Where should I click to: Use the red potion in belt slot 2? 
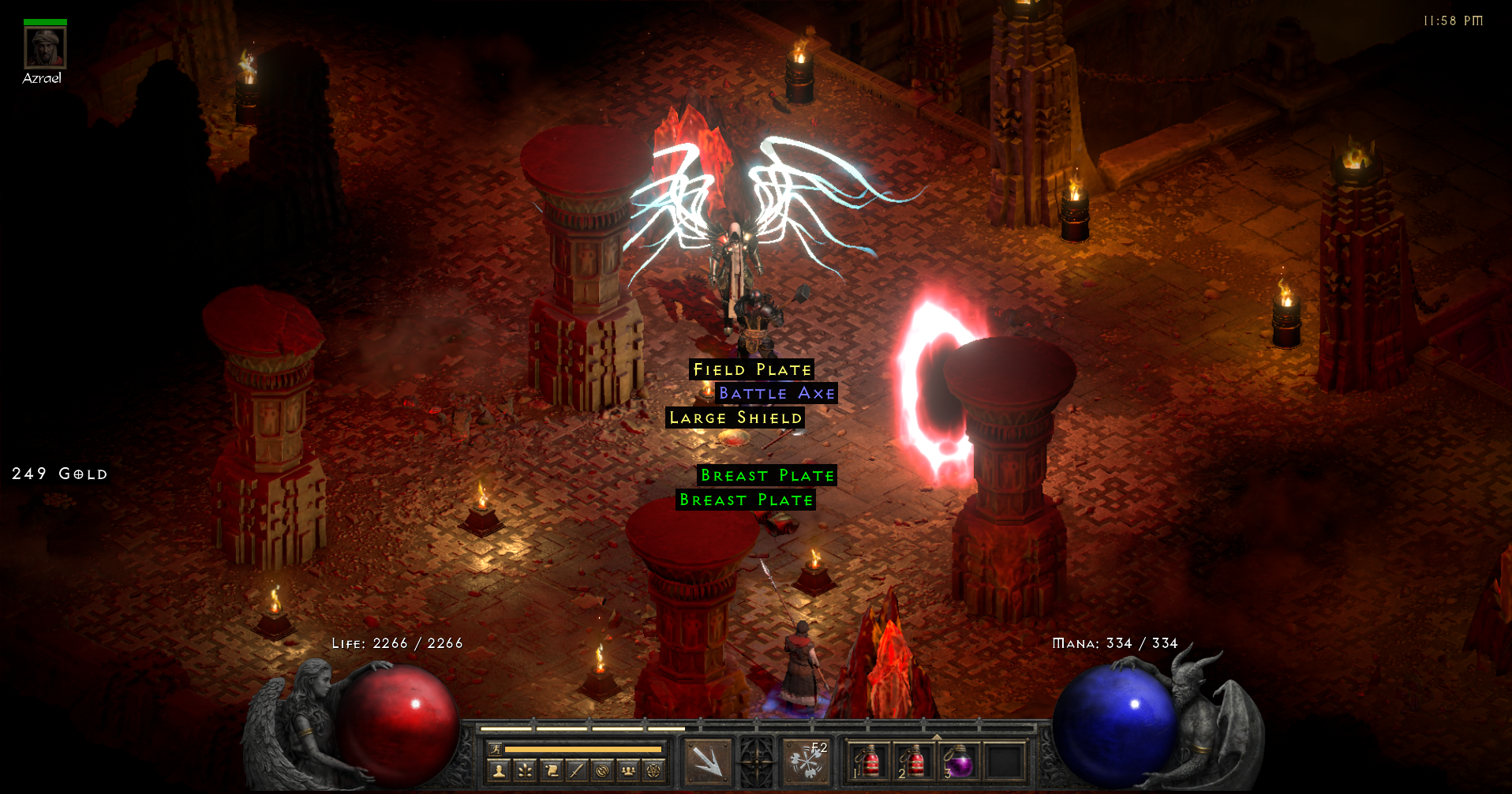click(x=914, y=762)
